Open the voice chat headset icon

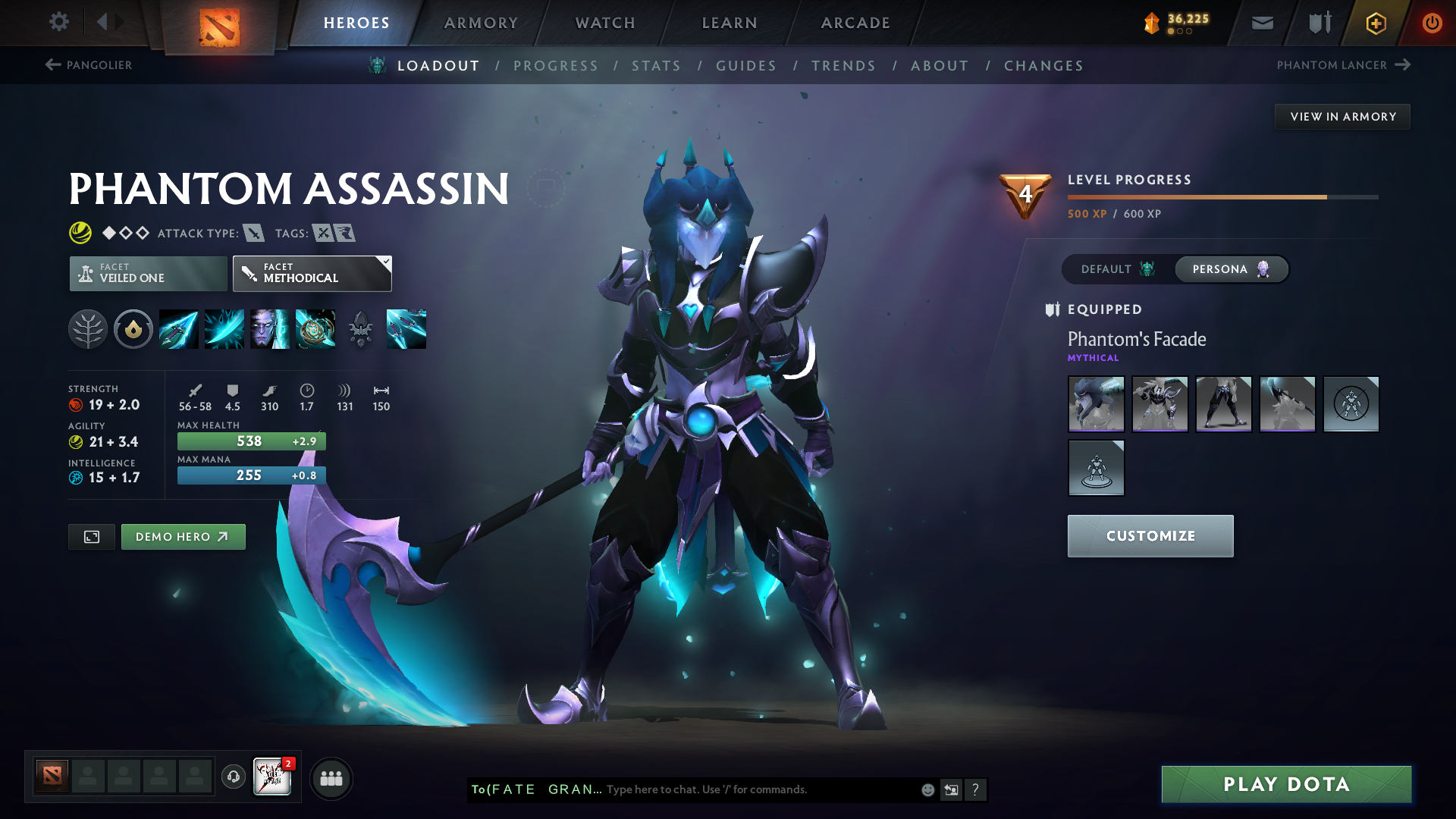click(x=233, y=777)
